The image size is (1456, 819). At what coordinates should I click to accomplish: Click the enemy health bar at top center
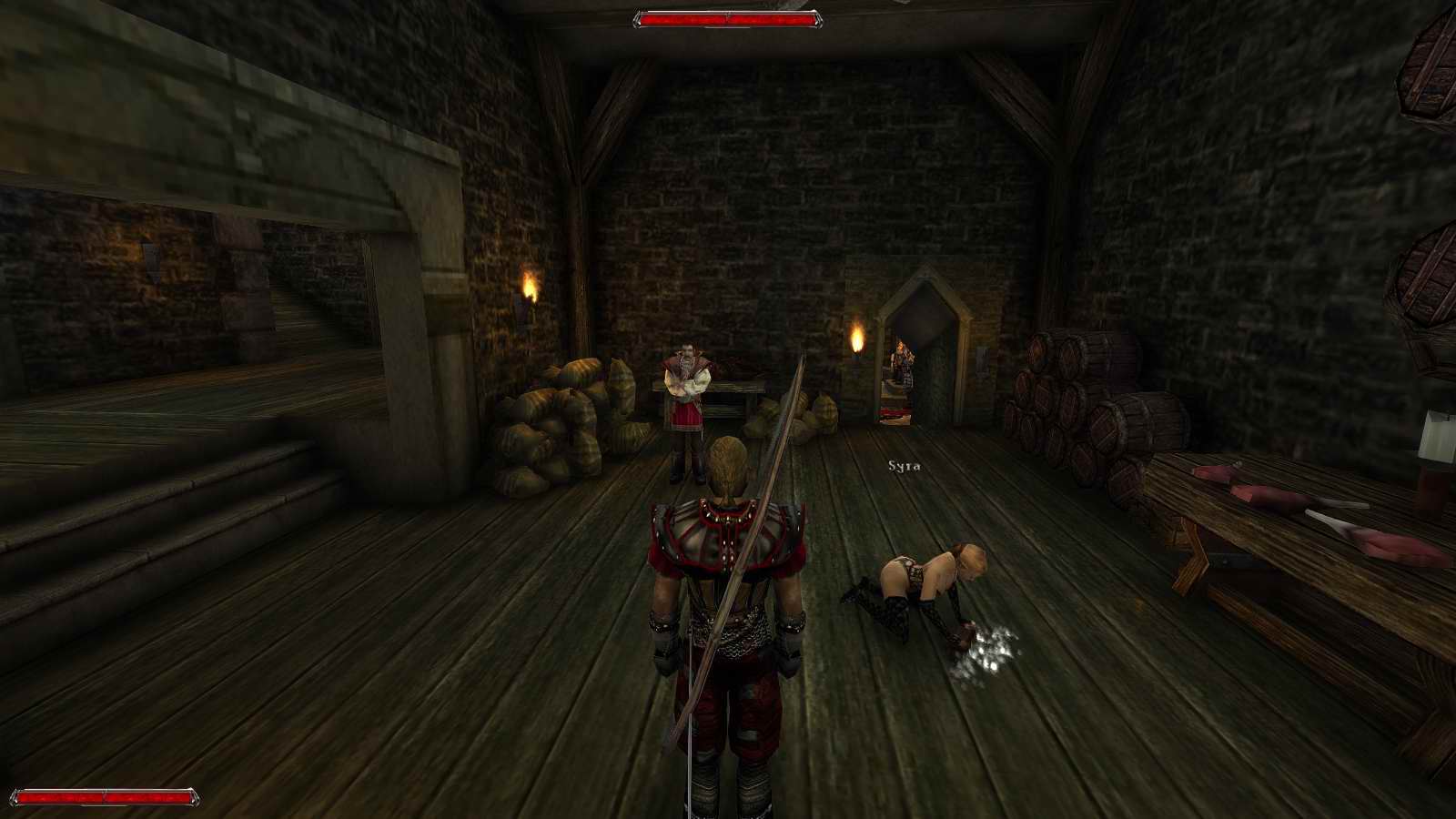728,16
